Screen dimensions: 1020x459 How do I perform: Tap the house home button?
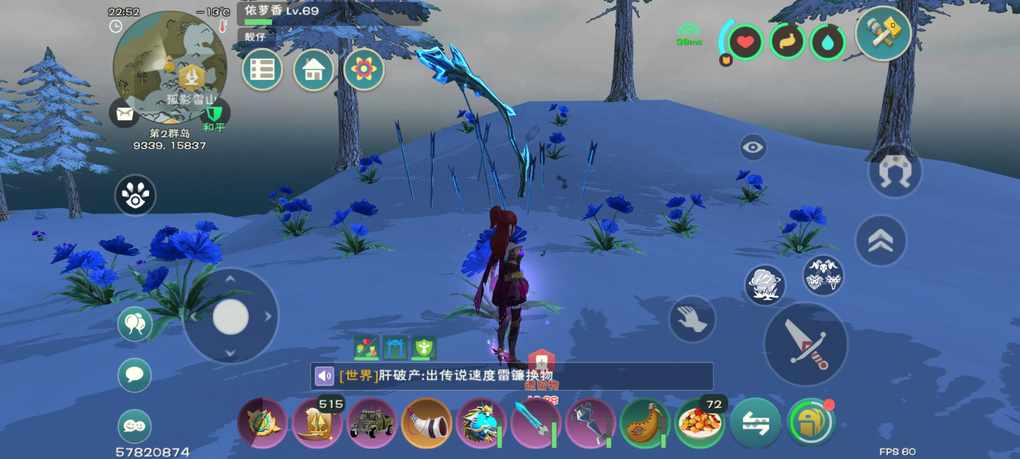[x=313, y=70]
